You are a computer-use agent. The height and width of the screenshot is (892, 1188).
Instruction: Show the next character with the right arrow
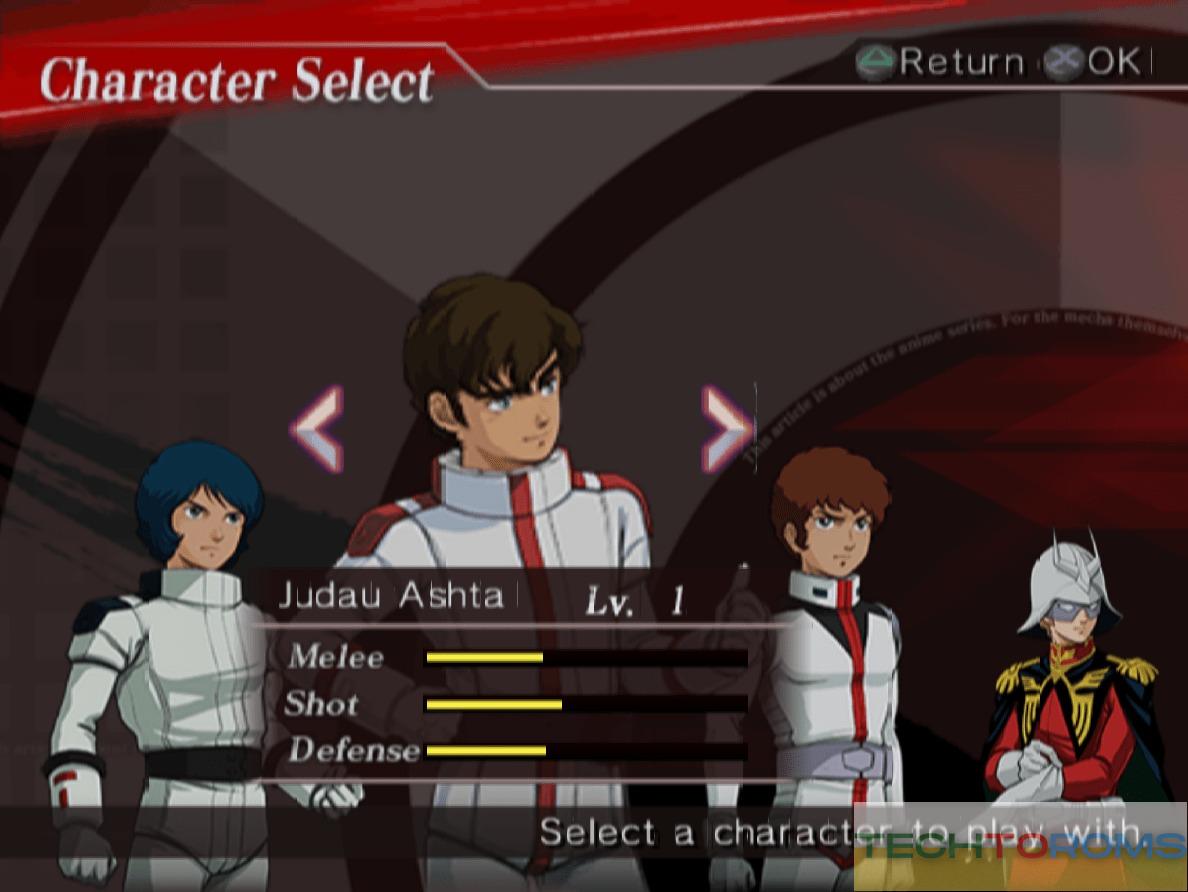727,429
